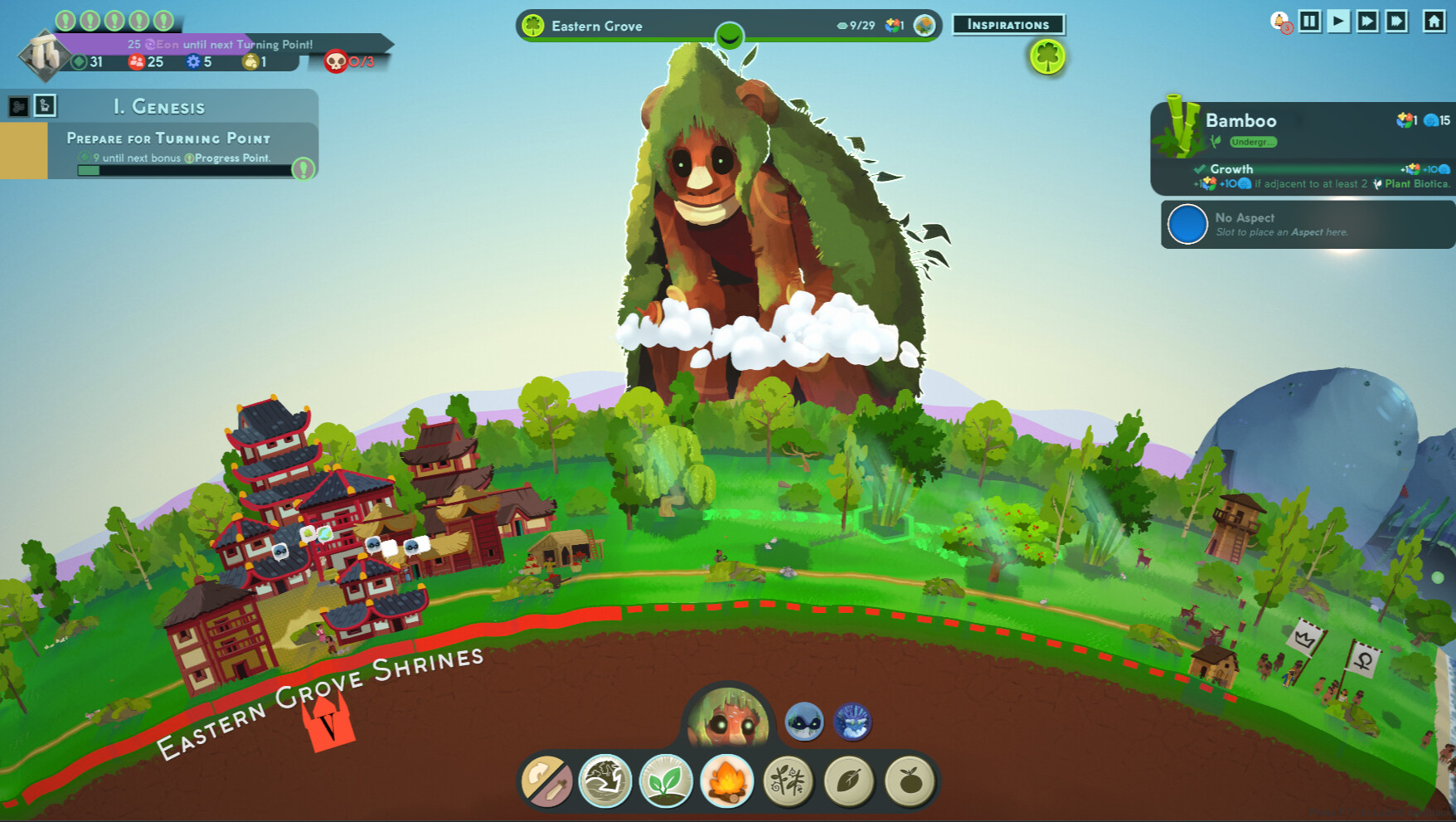Open the Stonehenge era emblem
Screen dimensions: 1456x822
(x=45, y=56)
